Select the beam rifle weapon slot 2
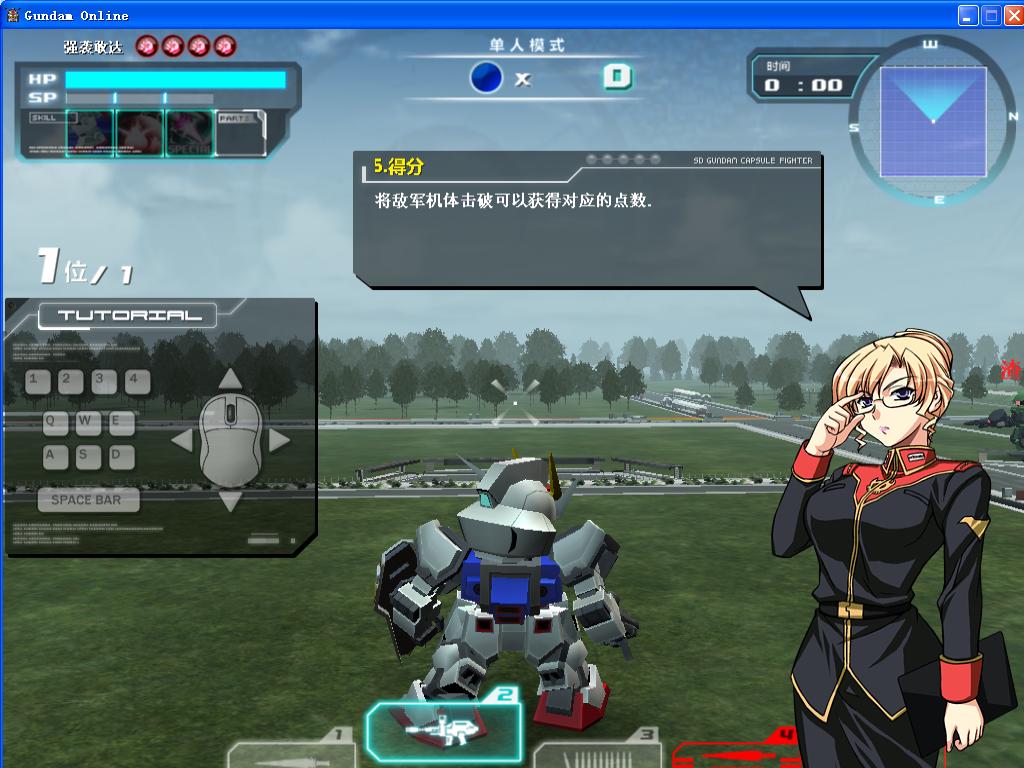 (443, 729)
